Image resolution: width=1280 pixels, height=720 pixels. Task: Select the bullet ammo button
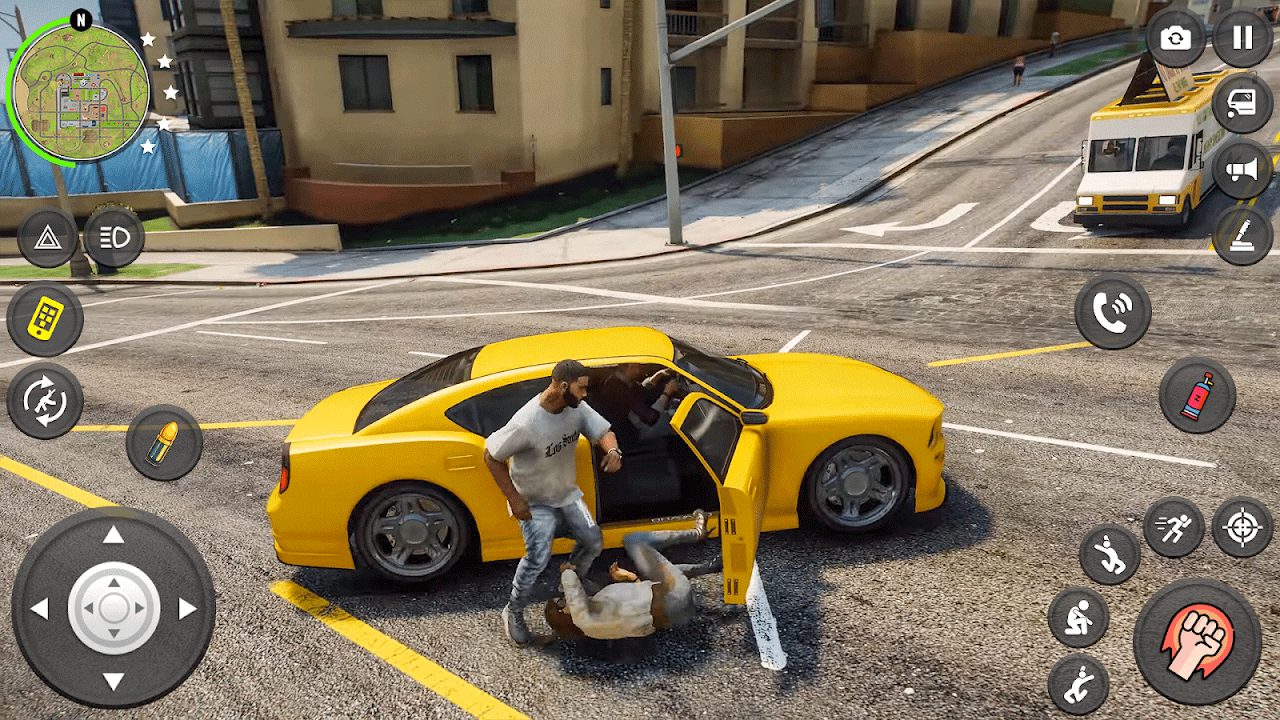tap(163, 442)
